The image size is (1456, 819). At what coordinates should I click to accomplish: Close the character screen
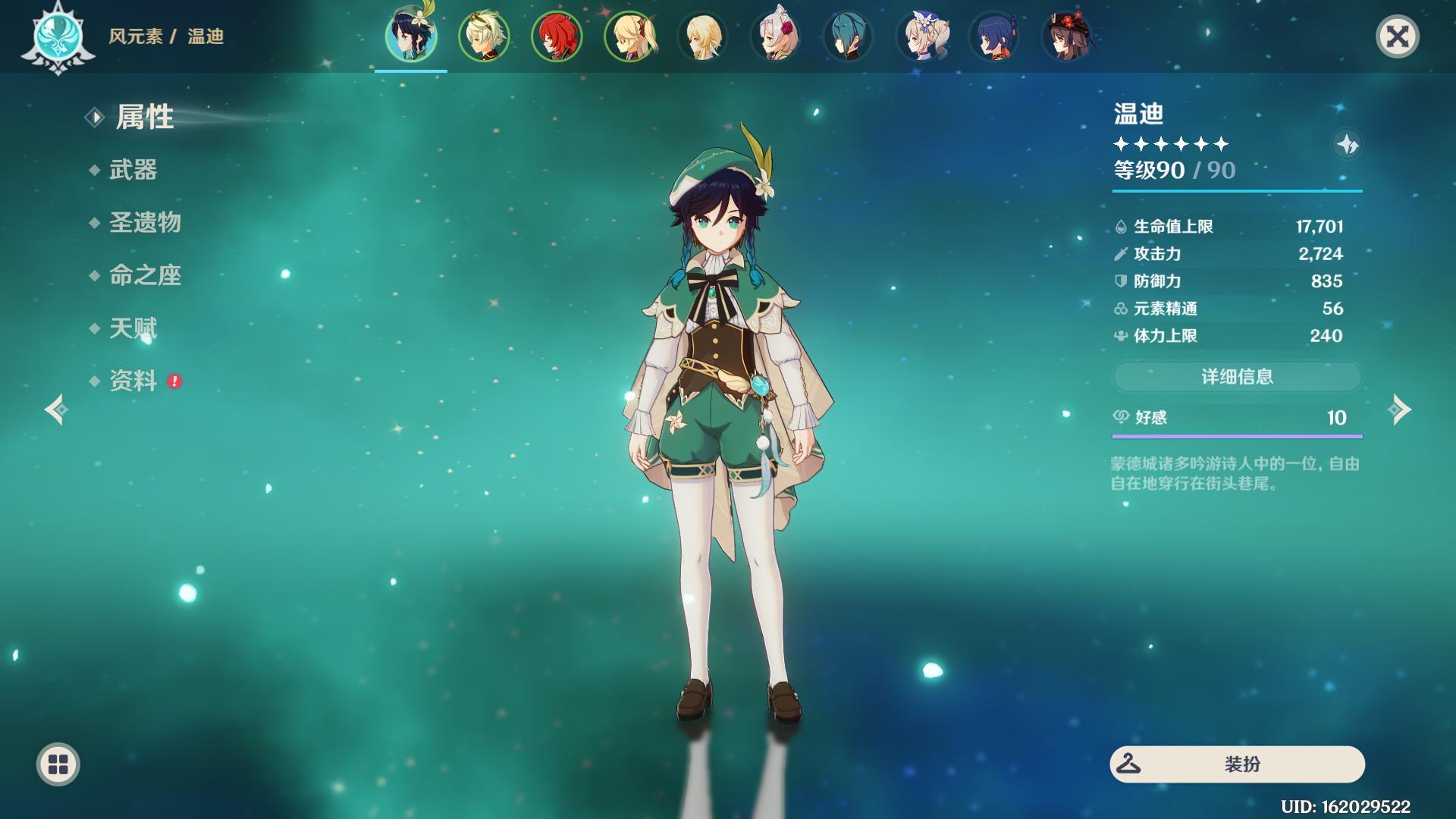point(1397,36)
